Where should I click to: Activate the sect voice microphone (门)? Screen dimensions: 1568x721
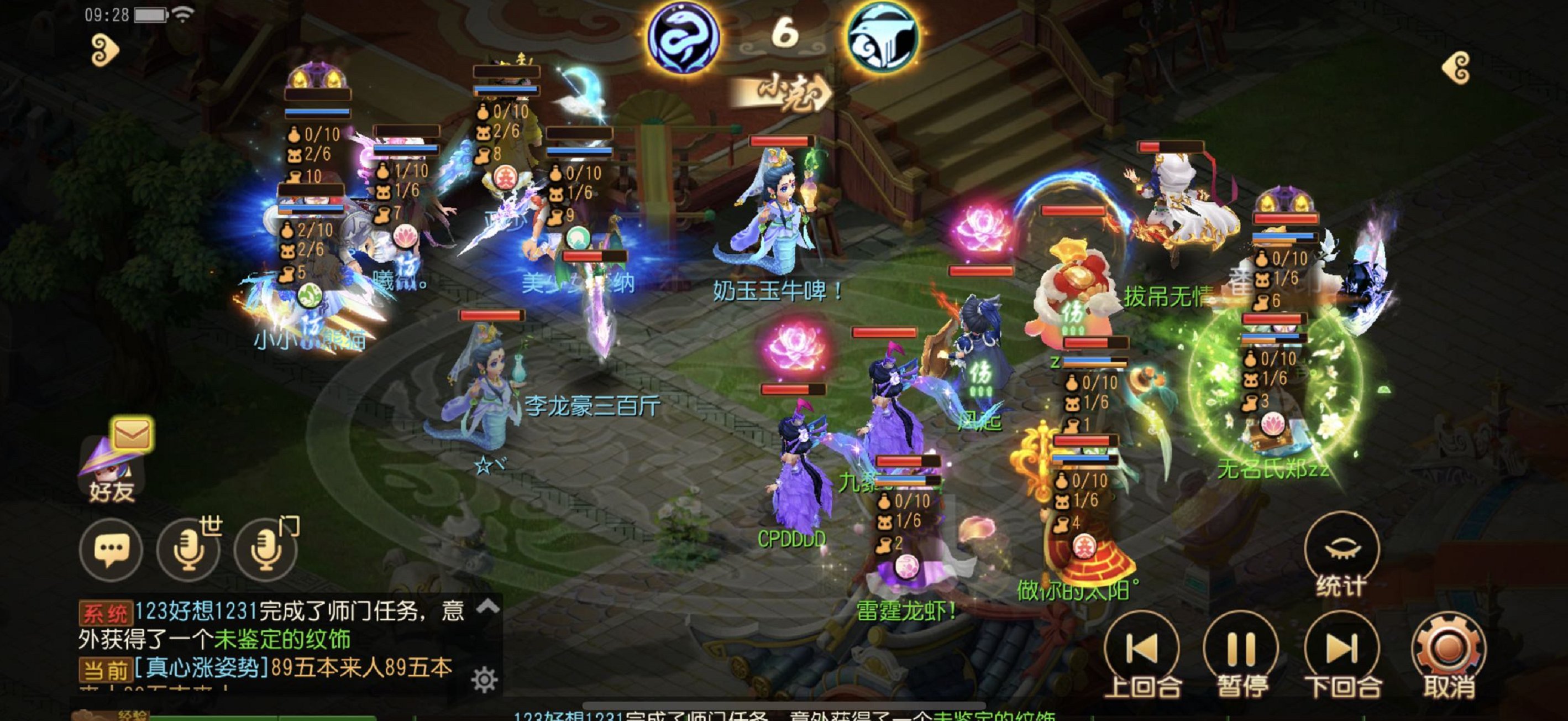click(266, 551)
